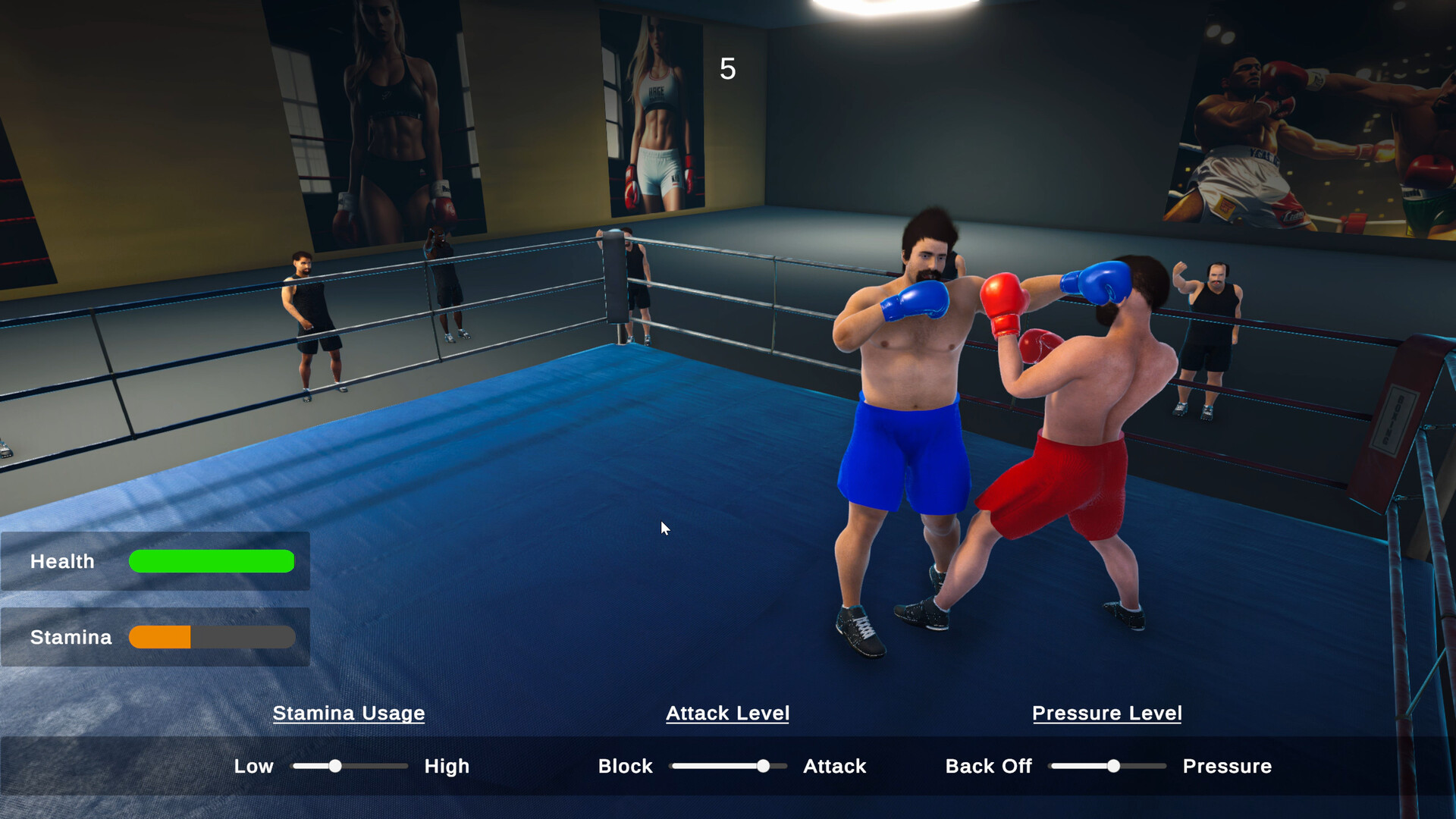Click the Attack option label
Image resolution: width=1456 pixels, height=819 pixels.
[834, 766]
